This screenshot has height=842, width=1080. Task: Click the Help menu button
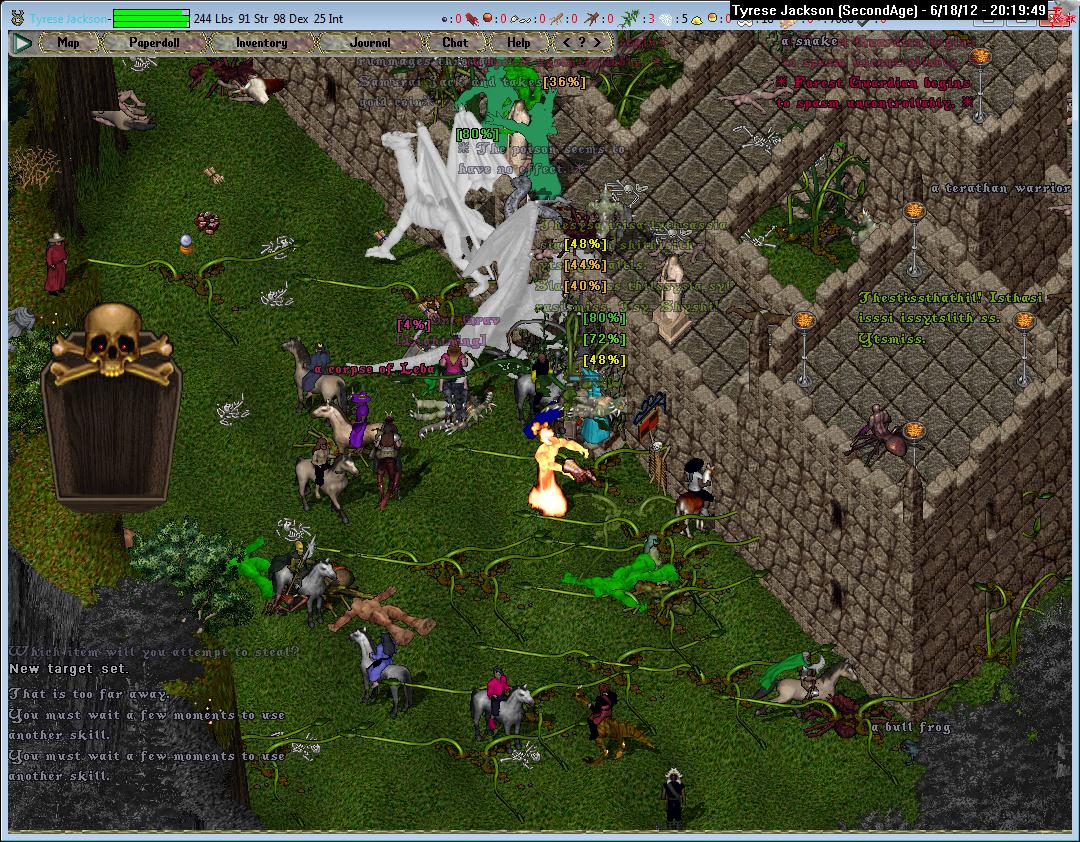point(518,43)
